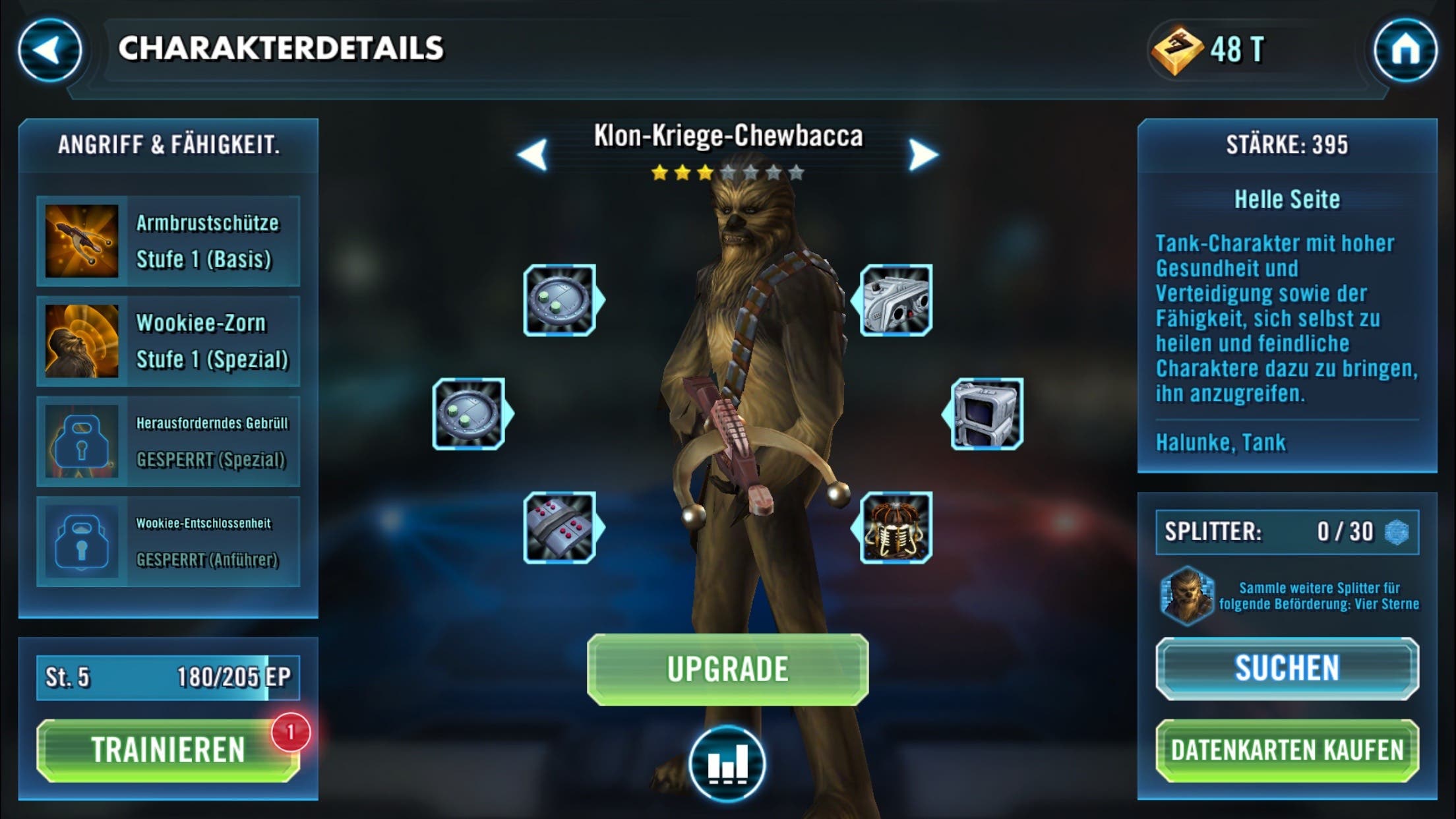1456x819 pixels.
Task: Select the binoculars gear slot
Action: click(895, 301)
